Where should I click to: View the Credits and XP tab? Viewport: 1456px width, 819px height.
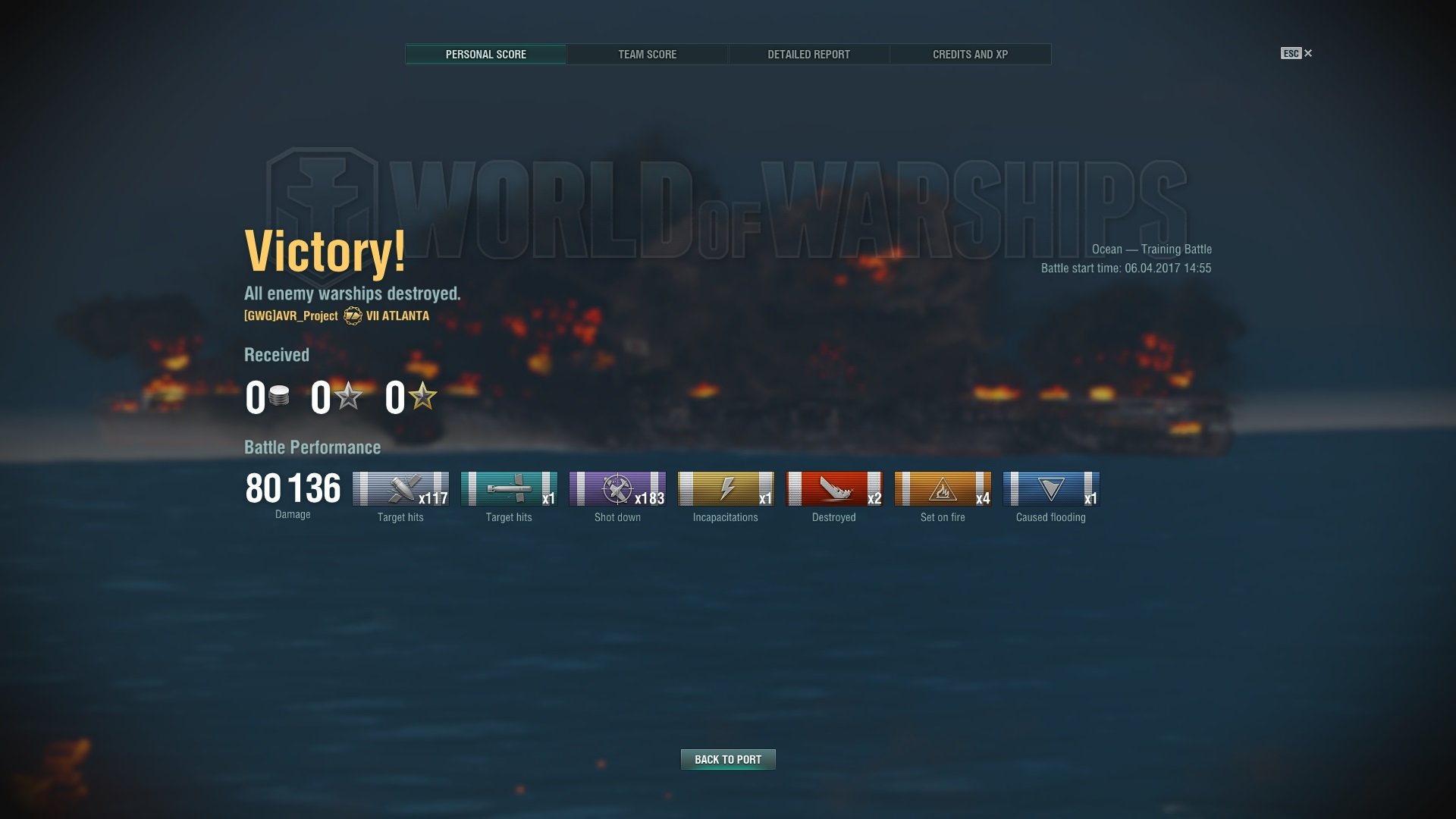[970, 55]
